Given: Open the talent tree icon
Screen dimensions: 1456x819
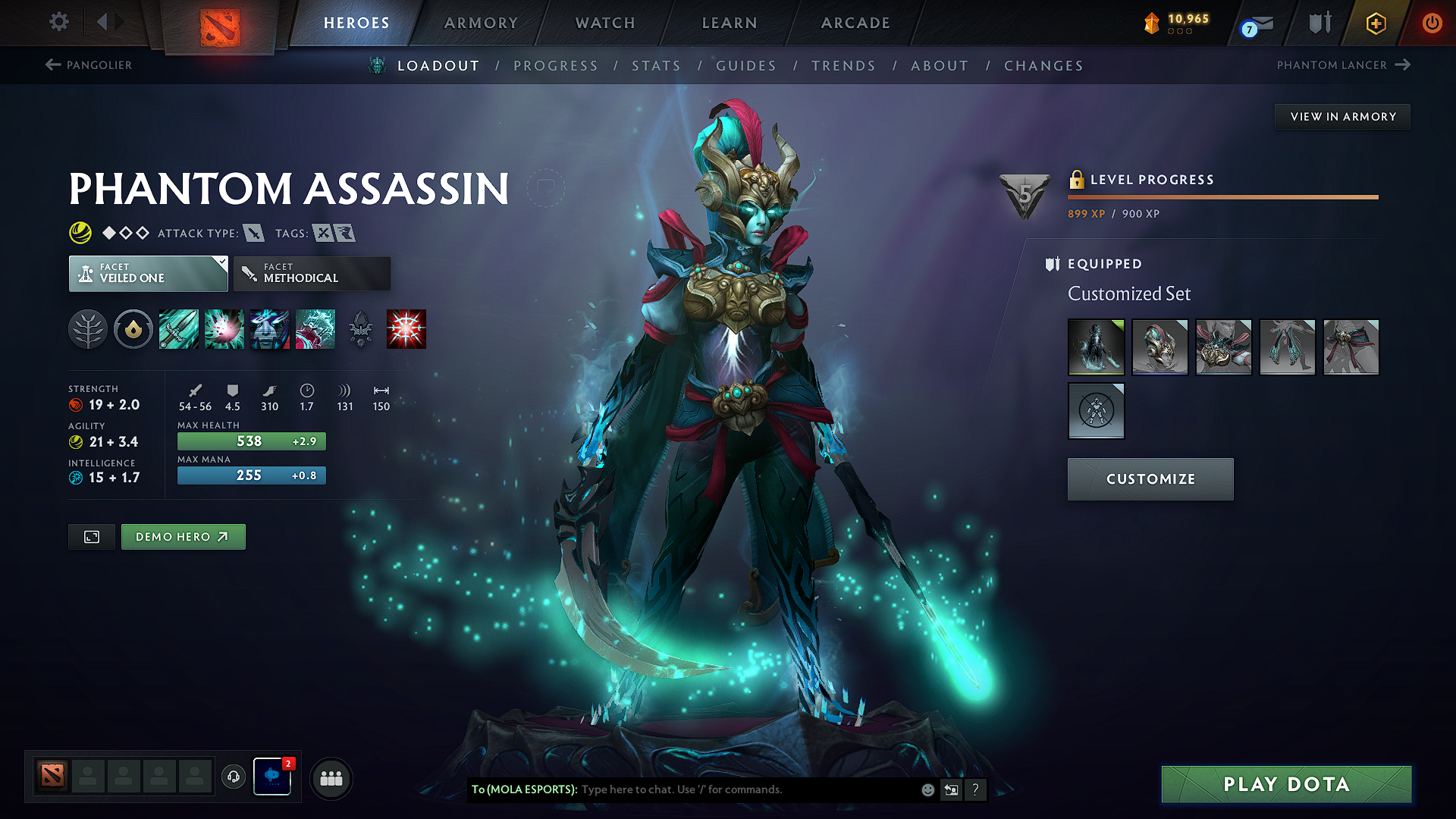Looking at the screenshot, I should coord(89,328).
